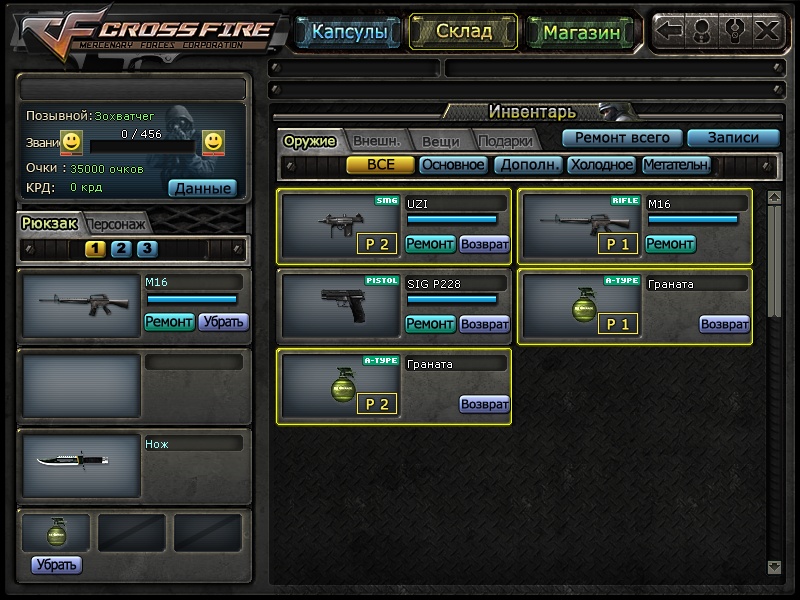
Task: Close the window with the X button
Action: [767, 30]
